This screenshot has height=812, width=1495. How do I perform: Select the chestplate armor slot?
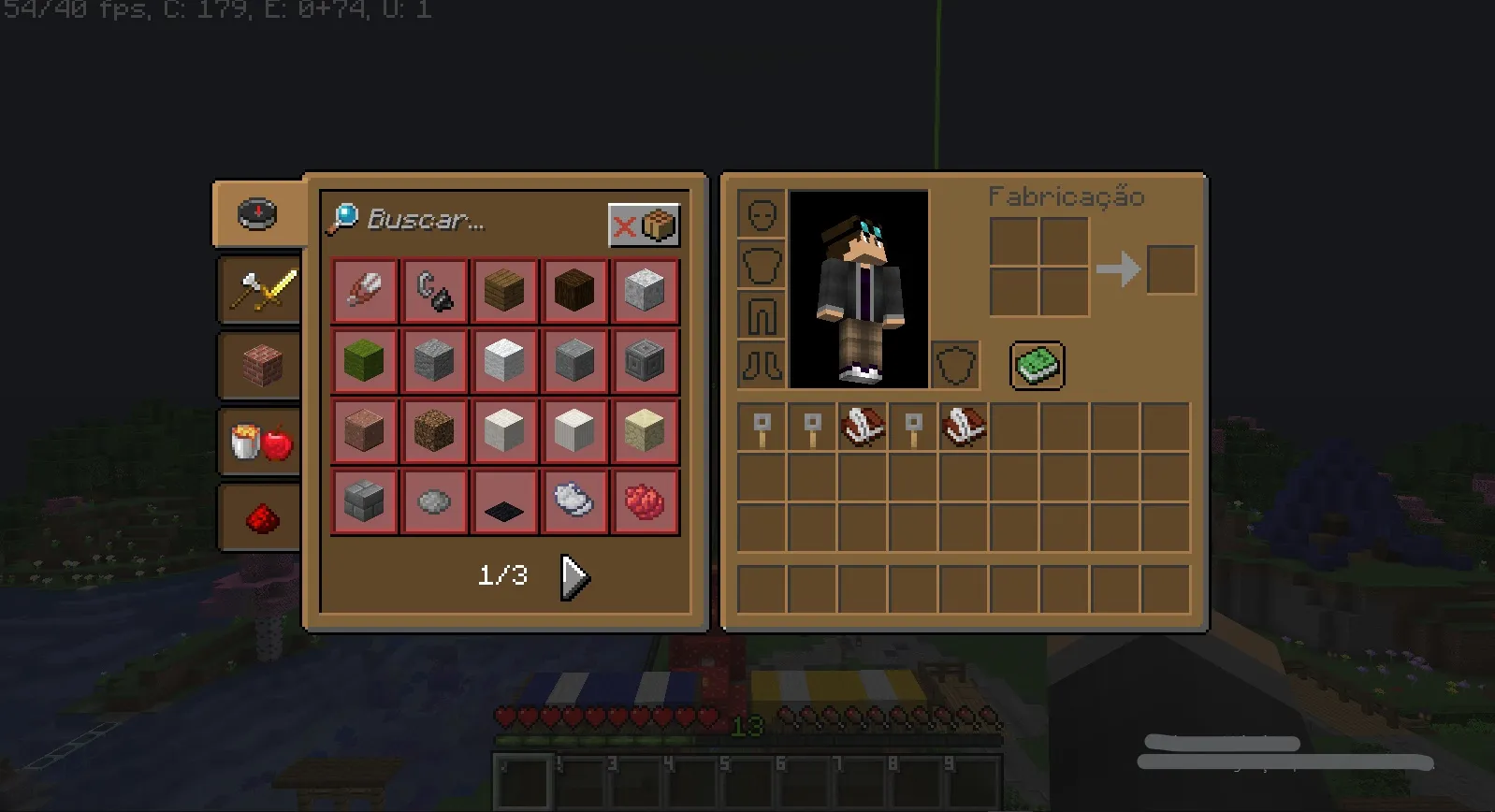click(762, 263)
